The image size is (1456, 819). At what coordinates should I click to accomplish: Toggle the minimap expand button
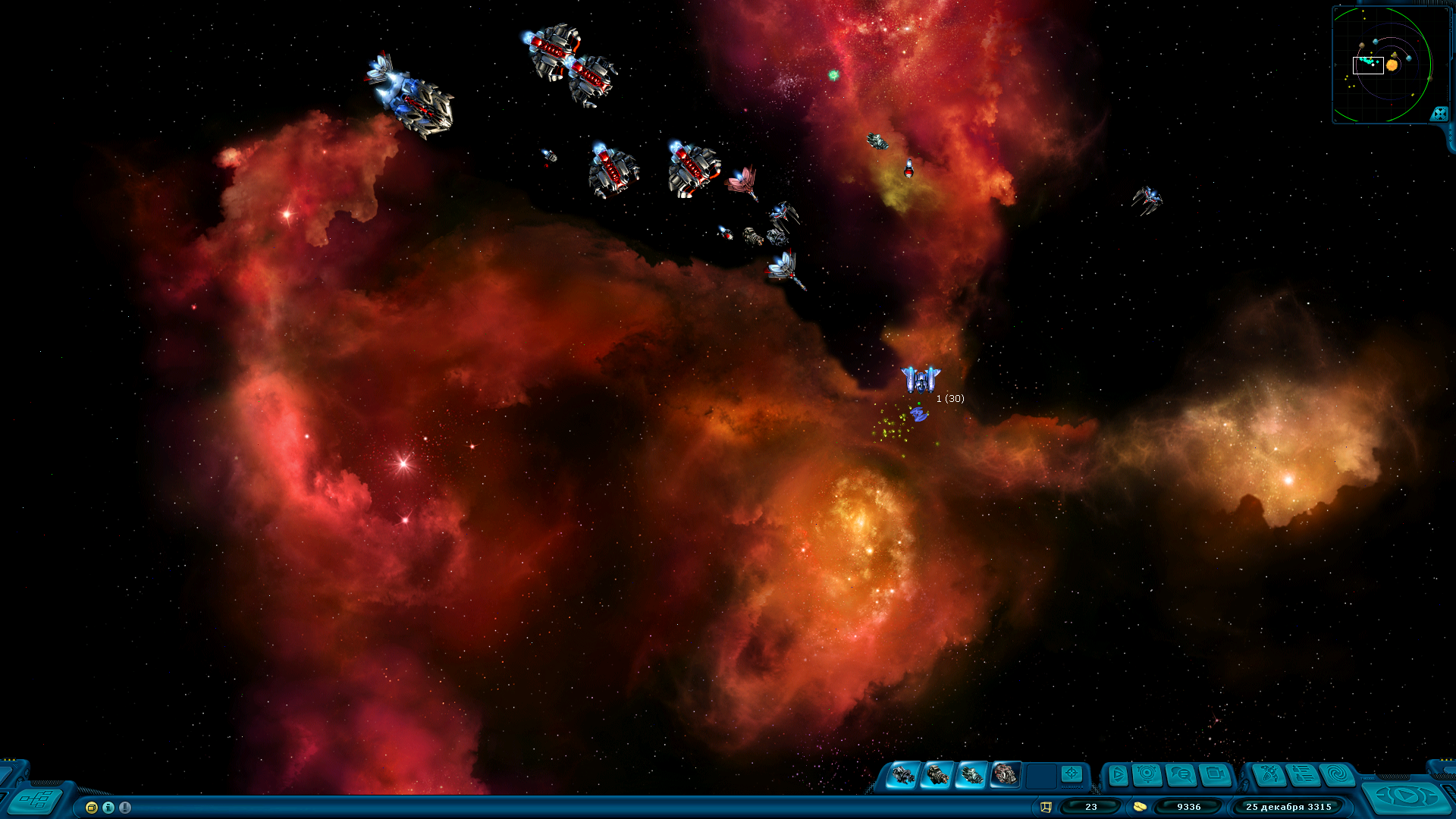pyautogui.click(x=1439, y=114)
